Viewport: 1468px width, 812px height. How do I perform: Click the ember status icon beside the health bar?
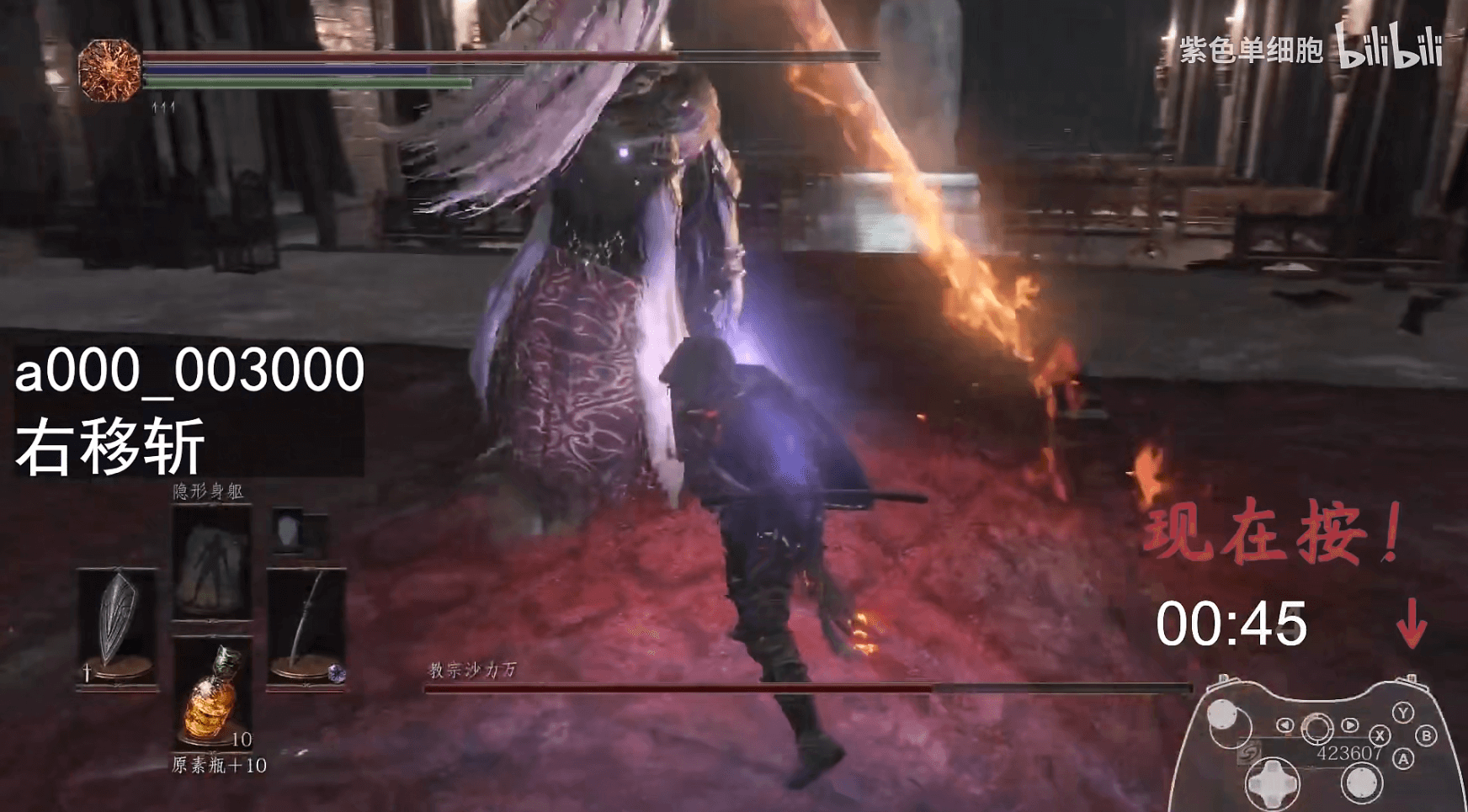click(x=109, y=71)
